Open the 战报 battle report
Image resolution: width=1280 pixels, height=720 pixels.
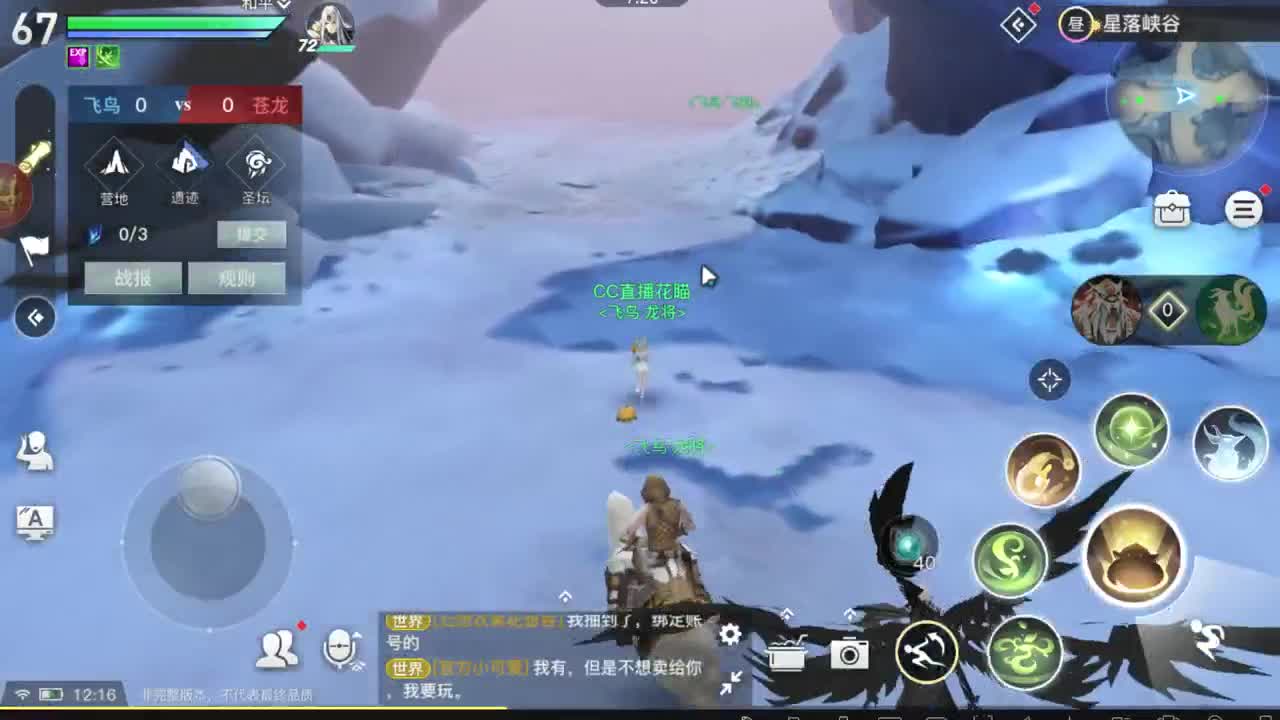click(x=132, y=278)
